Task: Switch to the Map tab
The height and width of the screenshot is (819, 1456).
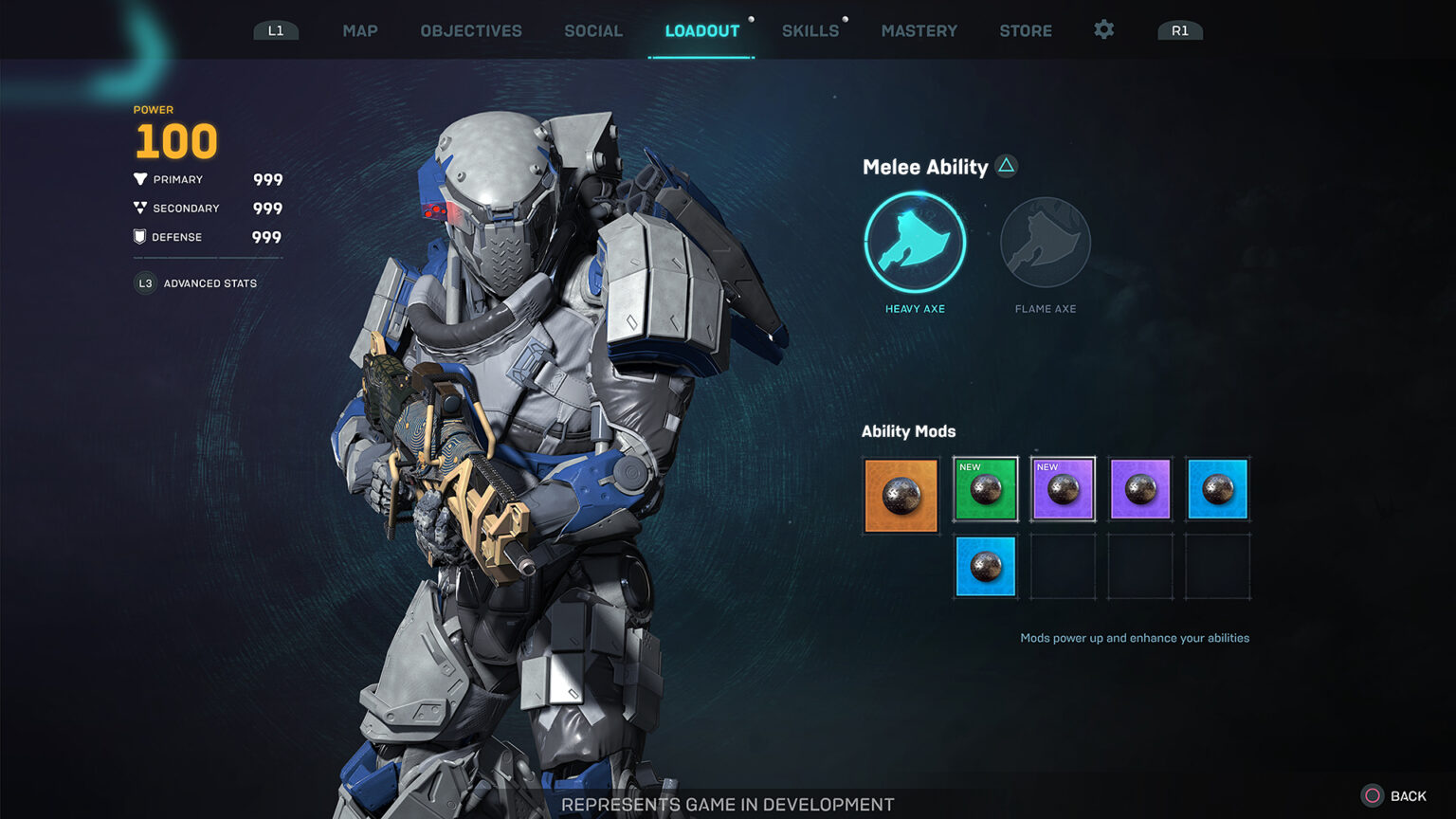Action: [360, 30]
